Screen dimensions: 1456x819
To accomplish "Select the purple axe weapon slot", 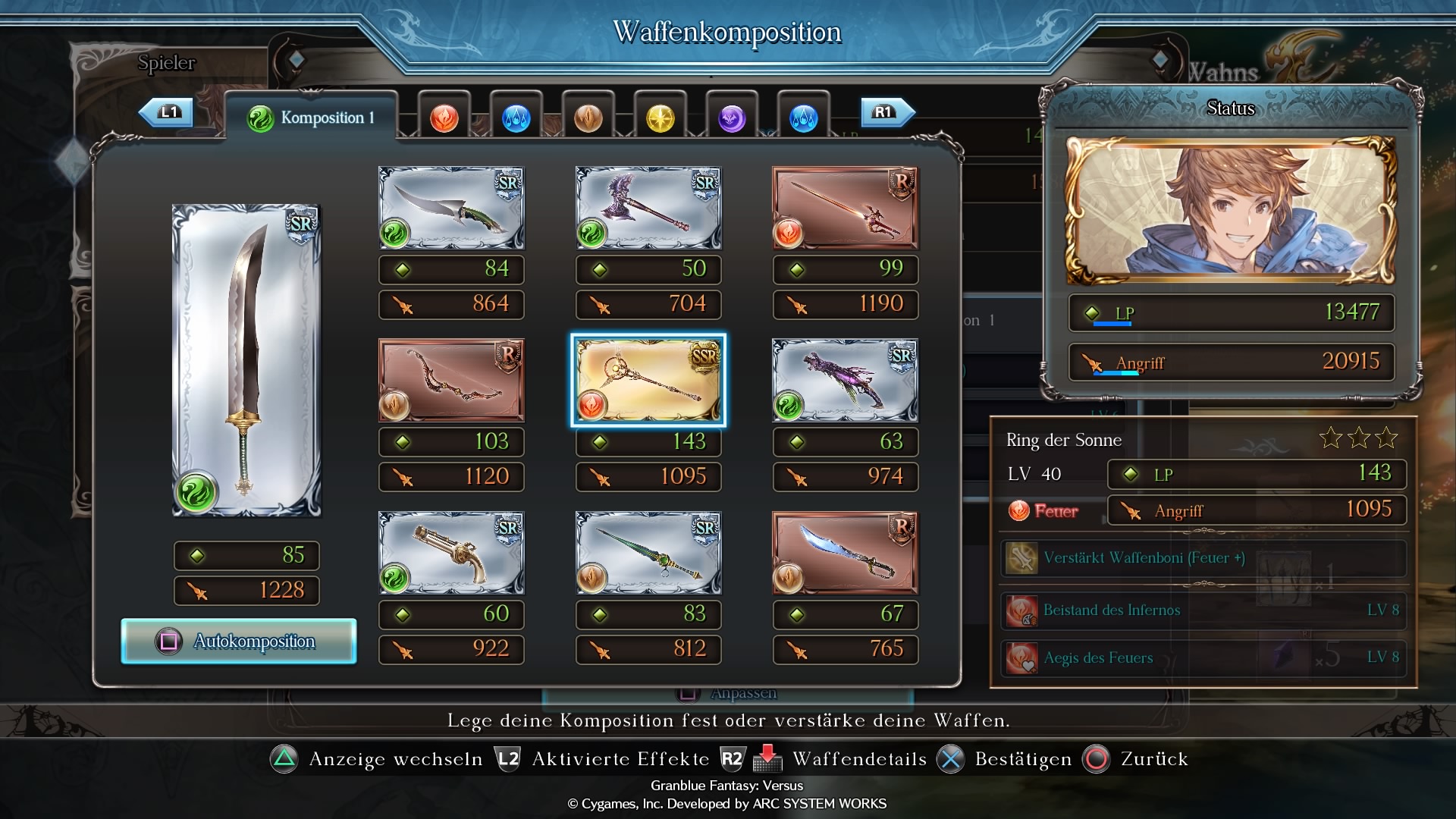I will point(648,208).
